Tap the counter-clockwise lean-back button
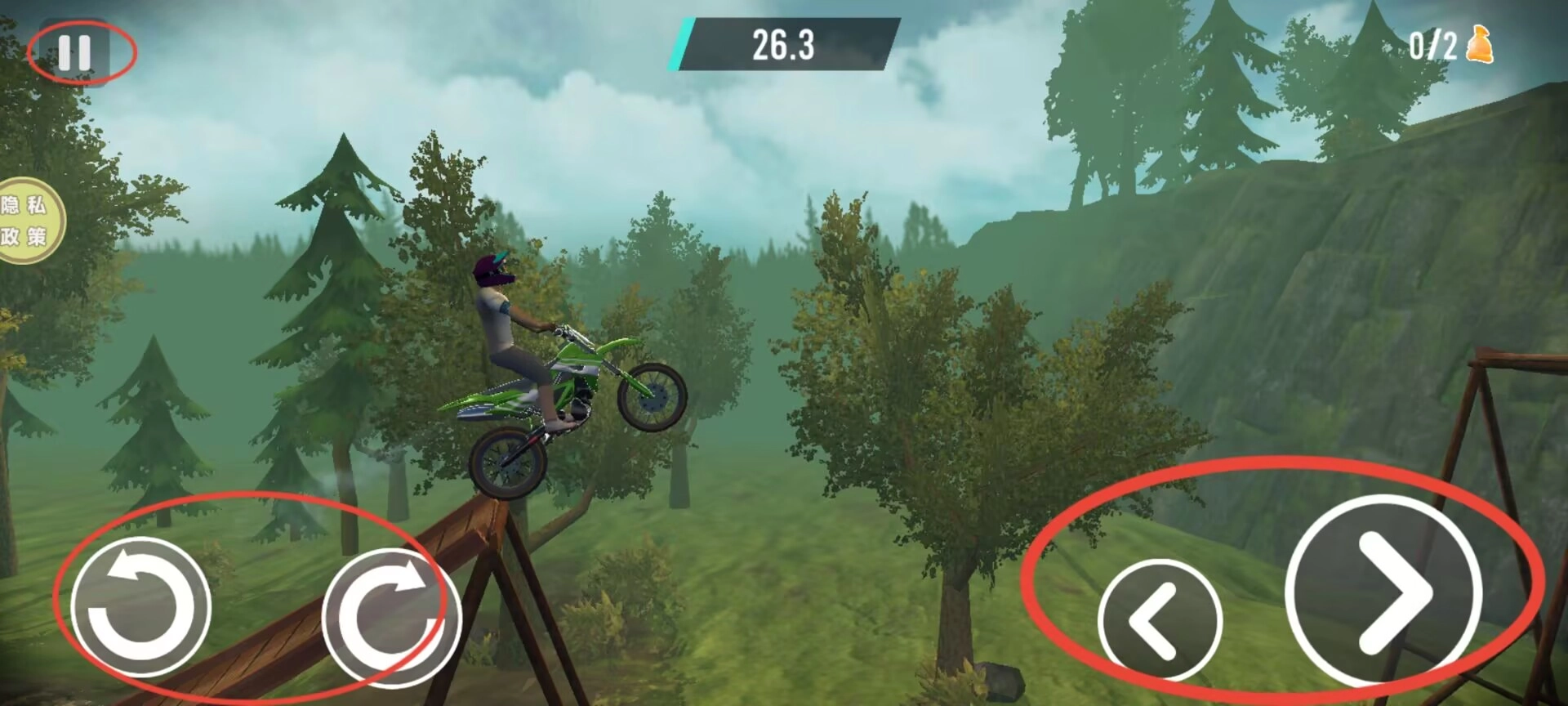 click(140, 606)
